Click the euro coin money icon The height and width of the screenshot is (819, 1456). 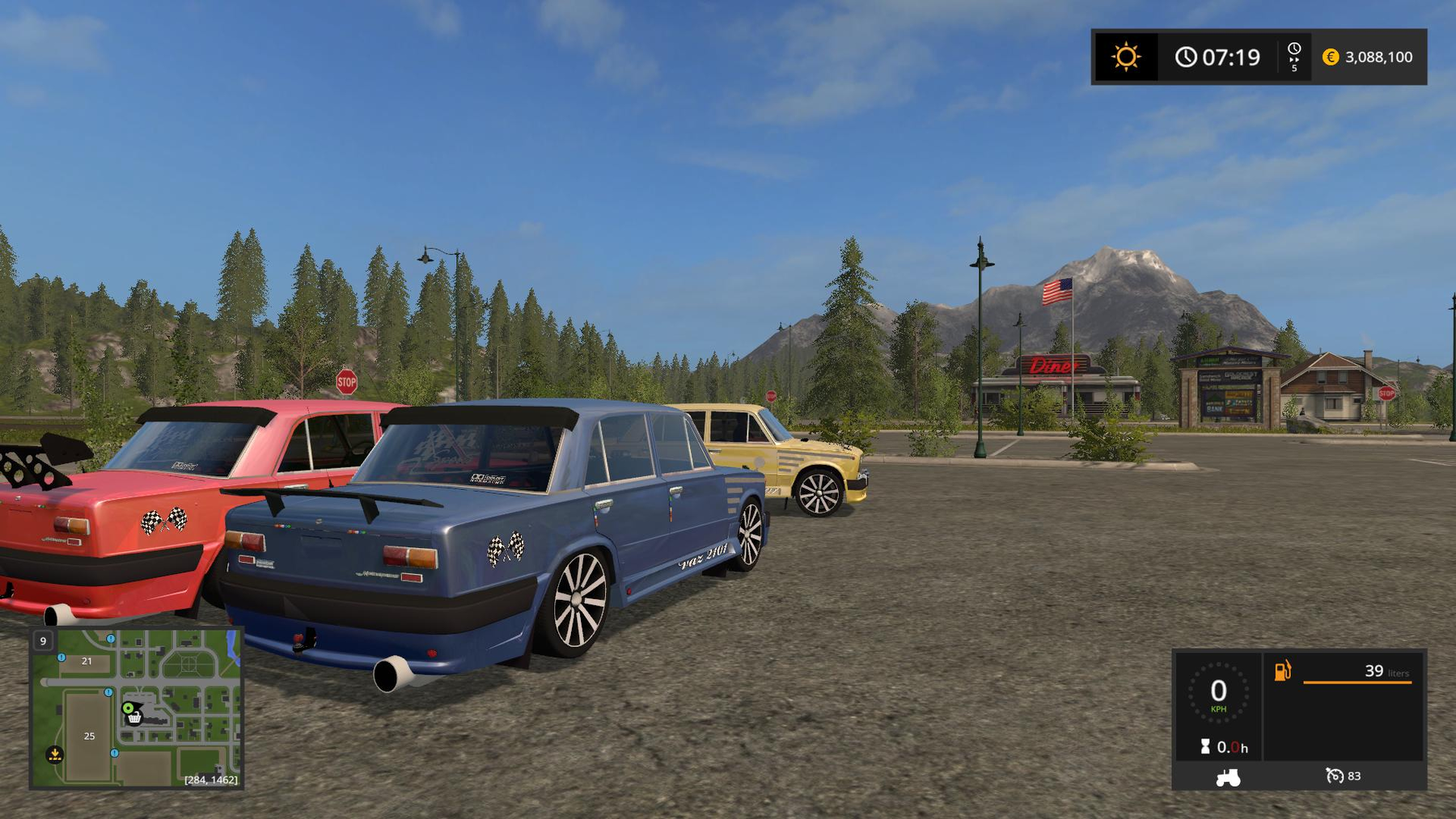pyautogui.click(x=1331, y=57)
